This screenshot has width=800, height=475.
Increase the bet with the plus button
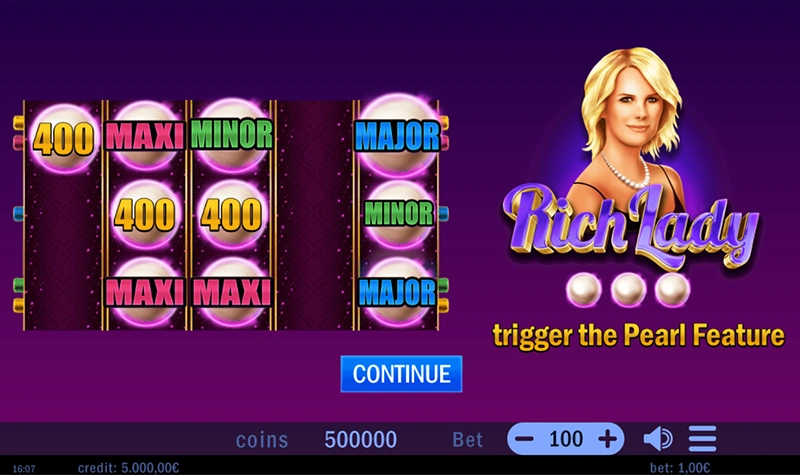pos(606,439)
